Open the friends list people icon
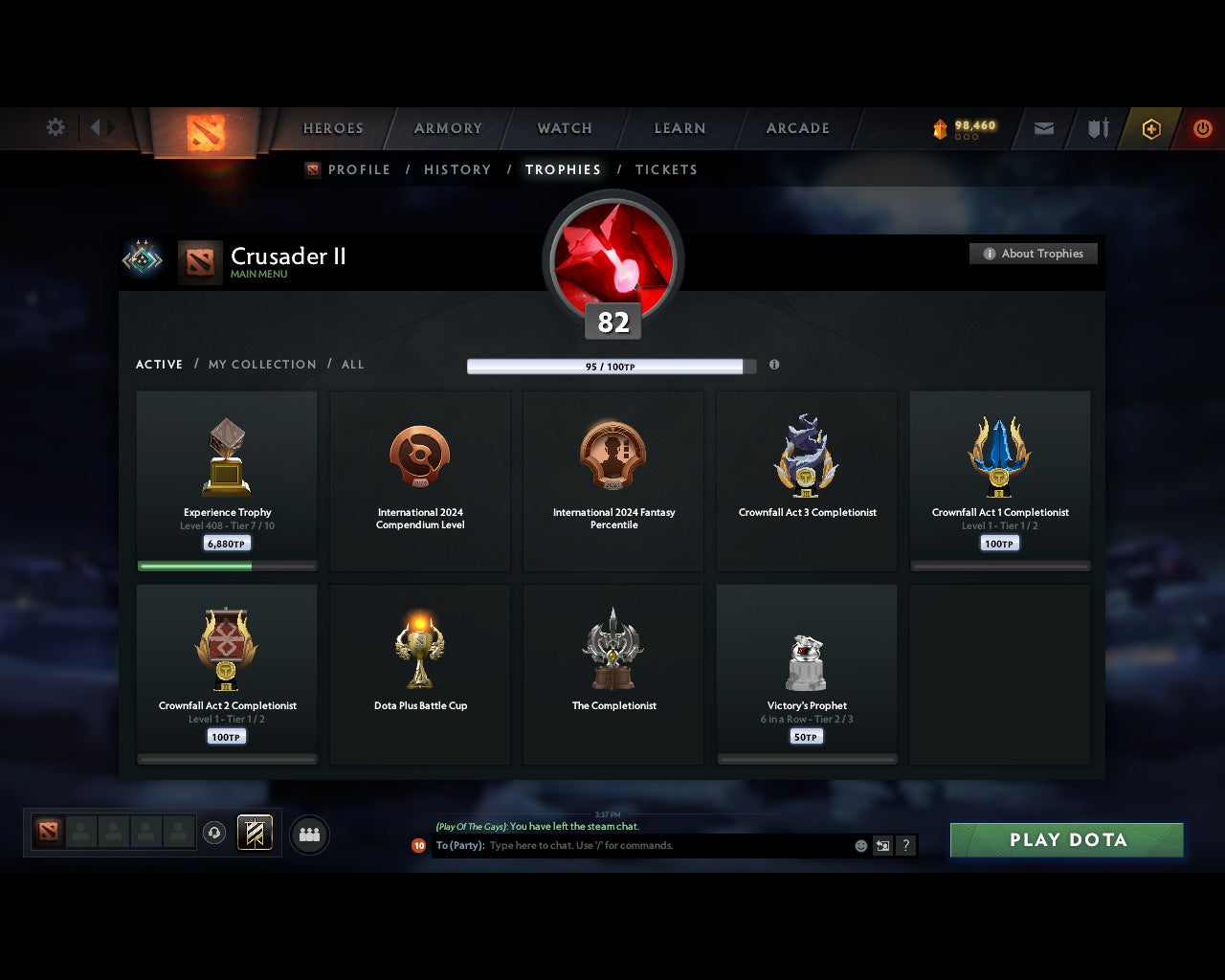 (308, 834)
